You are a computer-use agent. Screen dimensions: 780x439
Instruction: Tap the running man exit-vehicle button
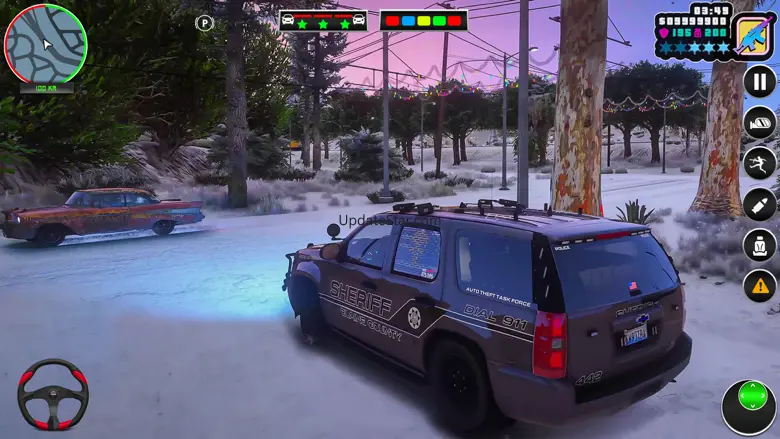tap(759, 163)
